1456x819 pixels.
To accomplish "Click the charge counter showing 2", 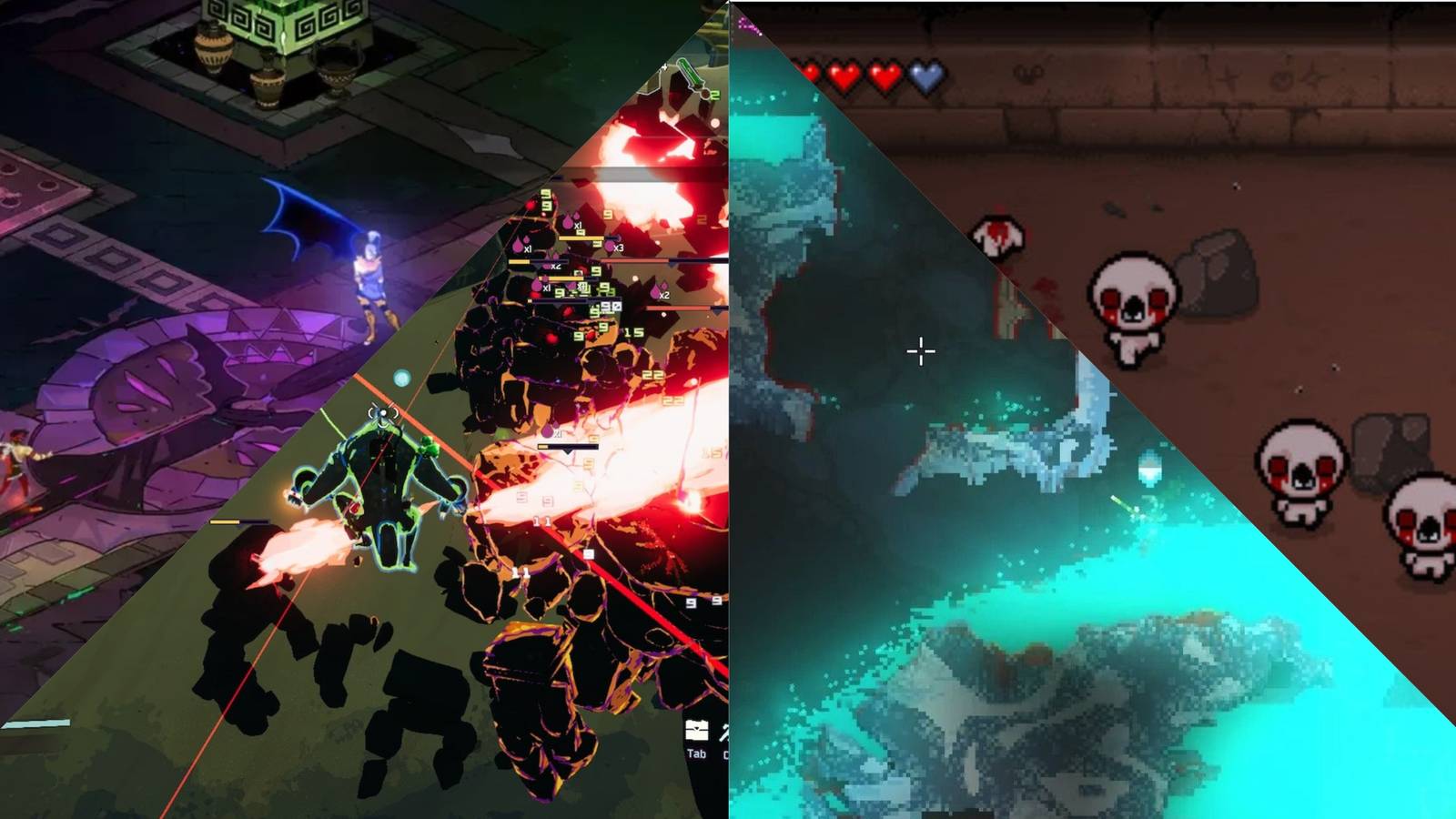I will click(x=713, y=95).
